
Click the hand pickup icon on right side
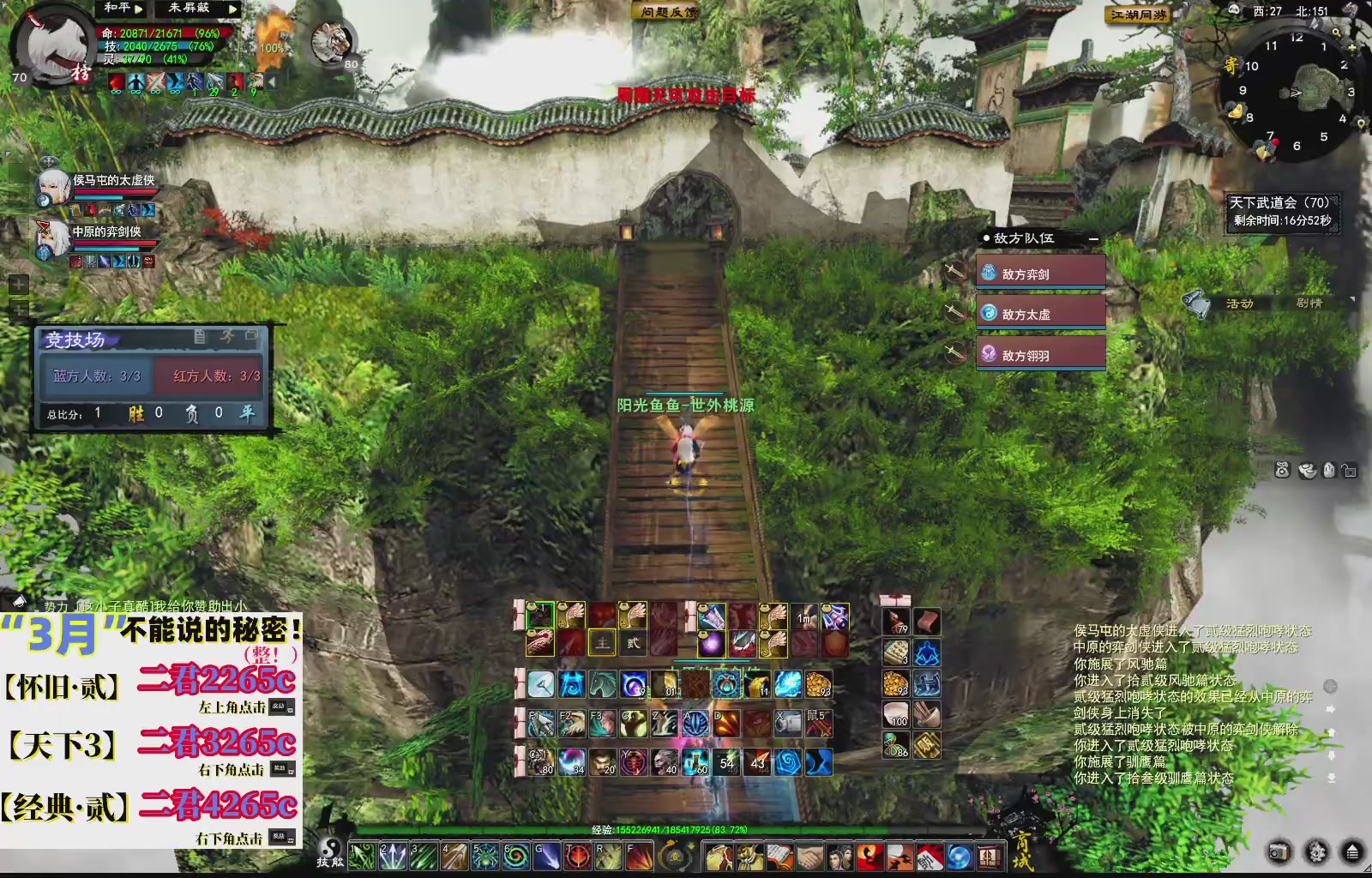tap(1327, 471)
